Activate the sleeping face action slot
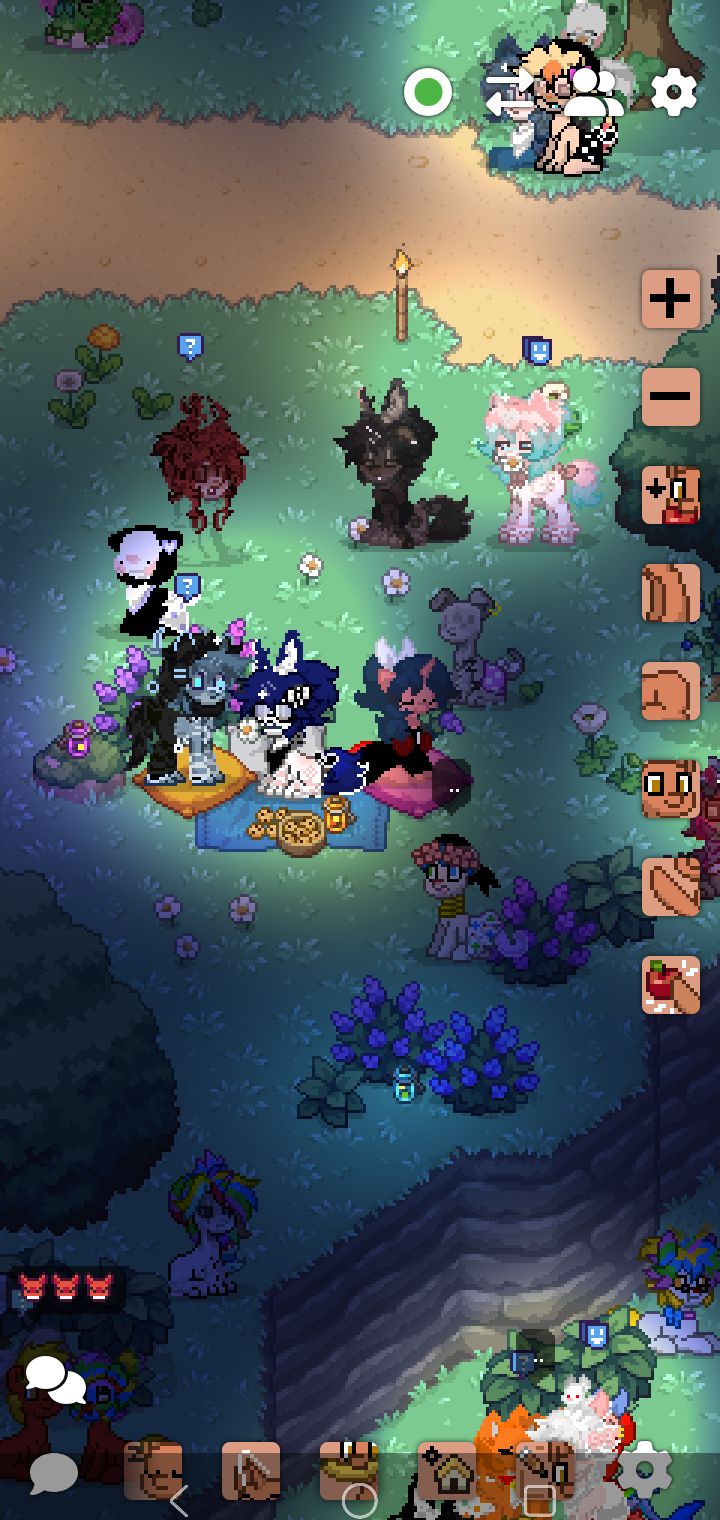 (153, 1470)
